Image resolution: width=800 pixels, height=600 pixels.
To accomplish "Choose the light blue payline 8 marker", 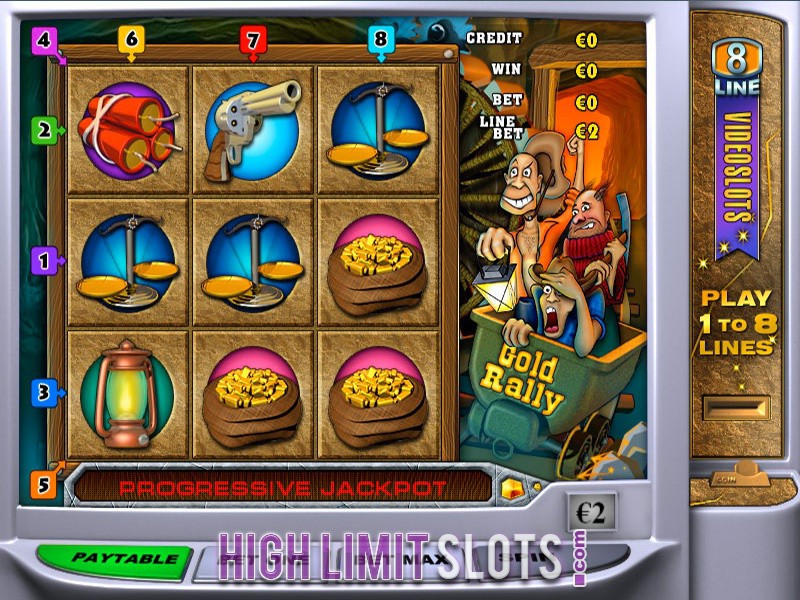I will click(379, 40).
